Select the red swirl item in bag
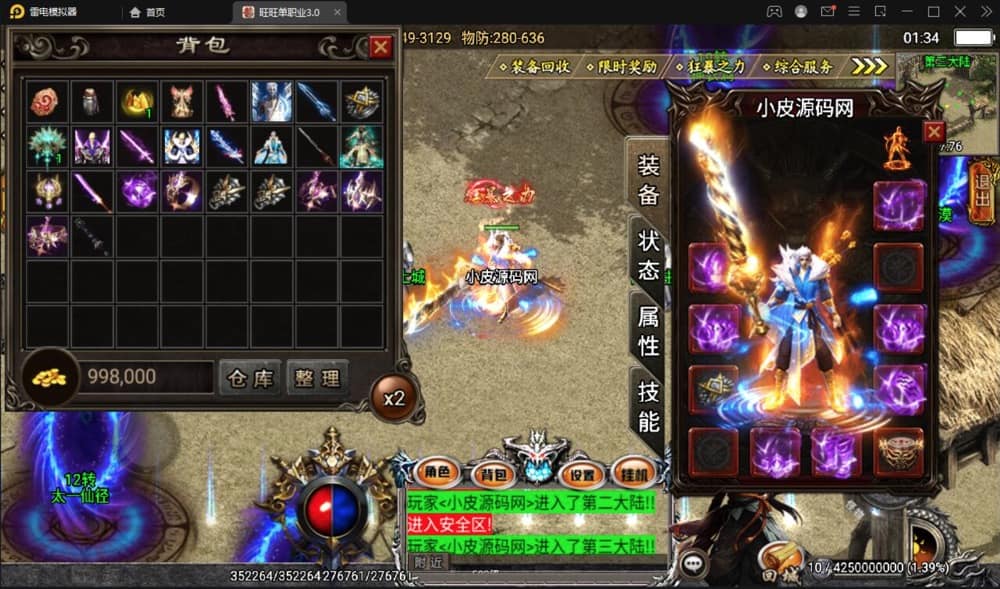Image resolution: width=1000 pixels, height=589 pixels. click(47, 102)
